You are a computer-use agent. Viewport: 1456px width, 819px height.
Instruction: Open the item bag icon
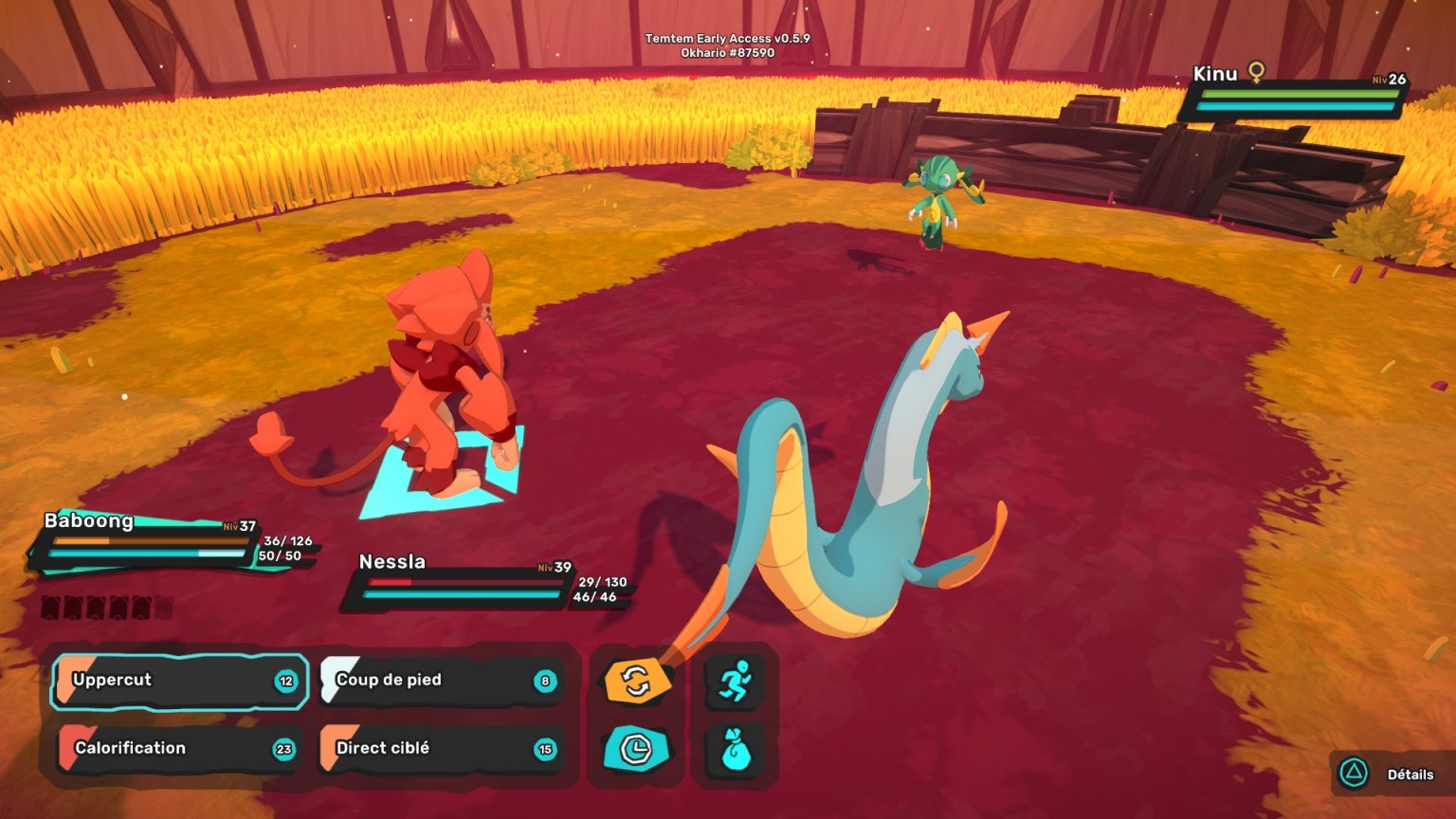[737, 749]
